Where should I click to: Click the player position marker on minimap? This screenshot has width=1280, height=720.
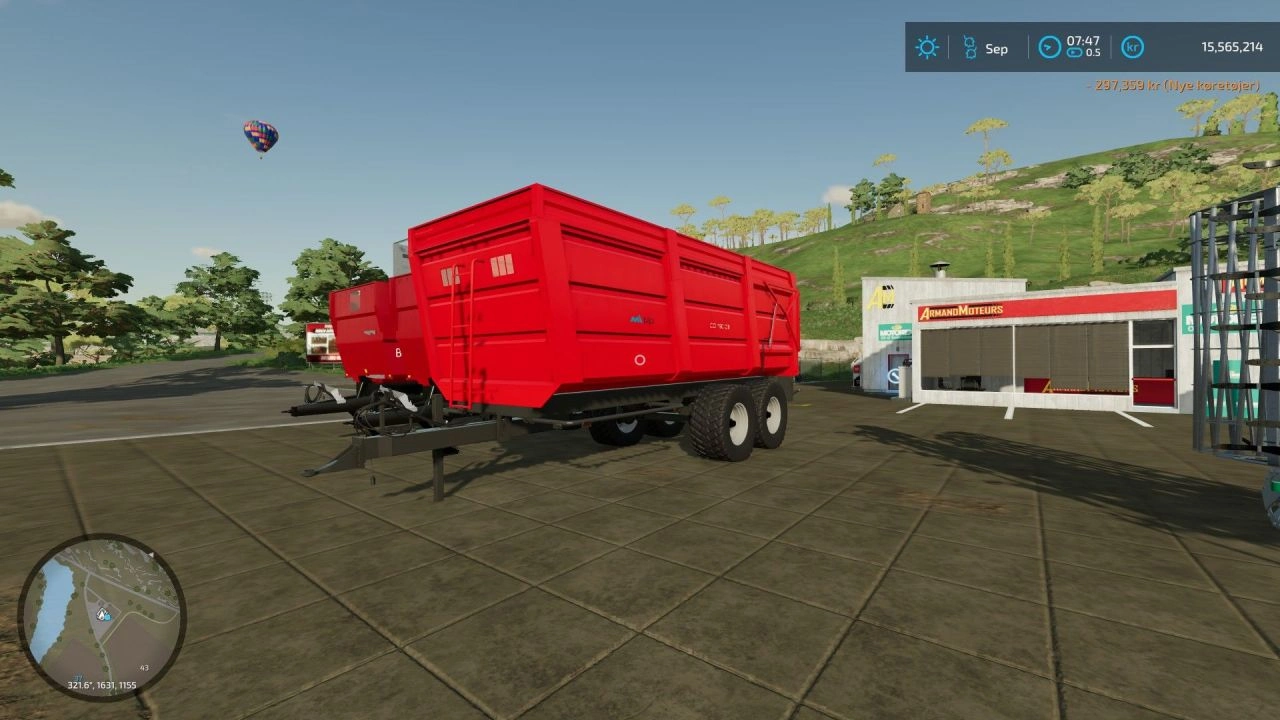point(101,615)
